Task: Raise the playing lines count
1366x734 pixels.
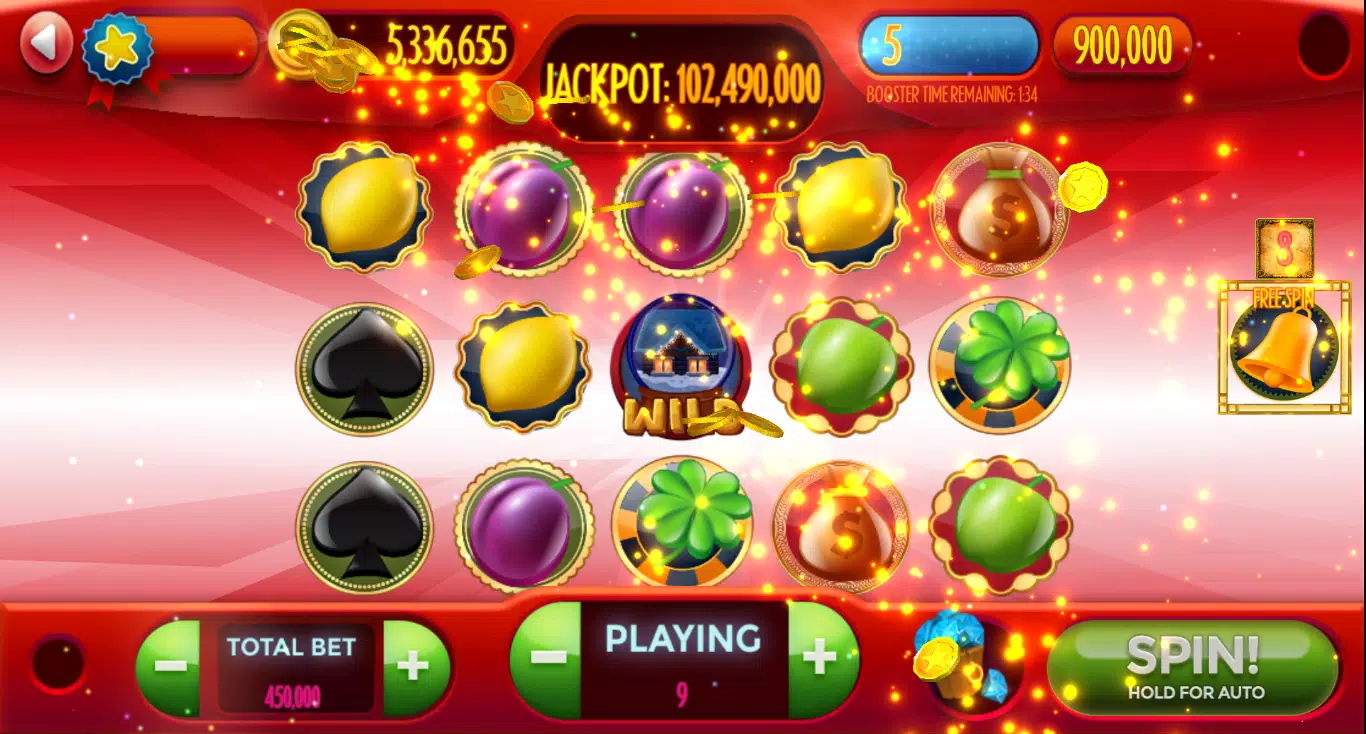Action: point(820,659)
